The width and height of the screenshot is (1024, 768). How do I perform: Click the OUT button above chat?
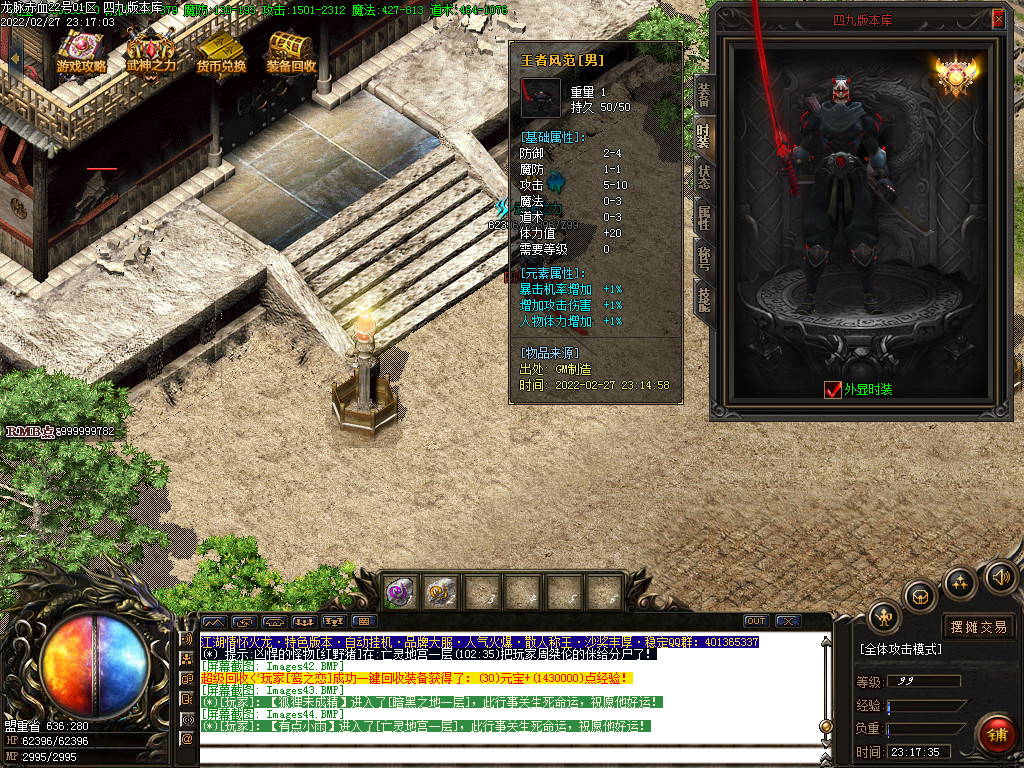click(x=756, y=621)
